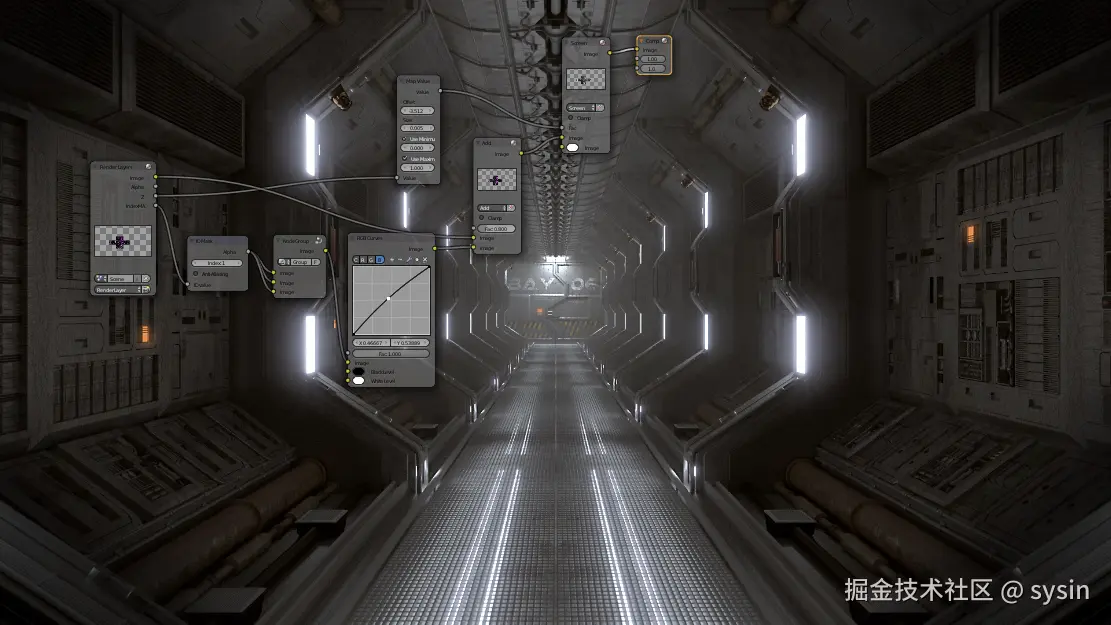The height and width of the screenshot is (625, 1111).
Task: Click the Fac 0.800 slider in Add node
Action: (x=496, y=228)
